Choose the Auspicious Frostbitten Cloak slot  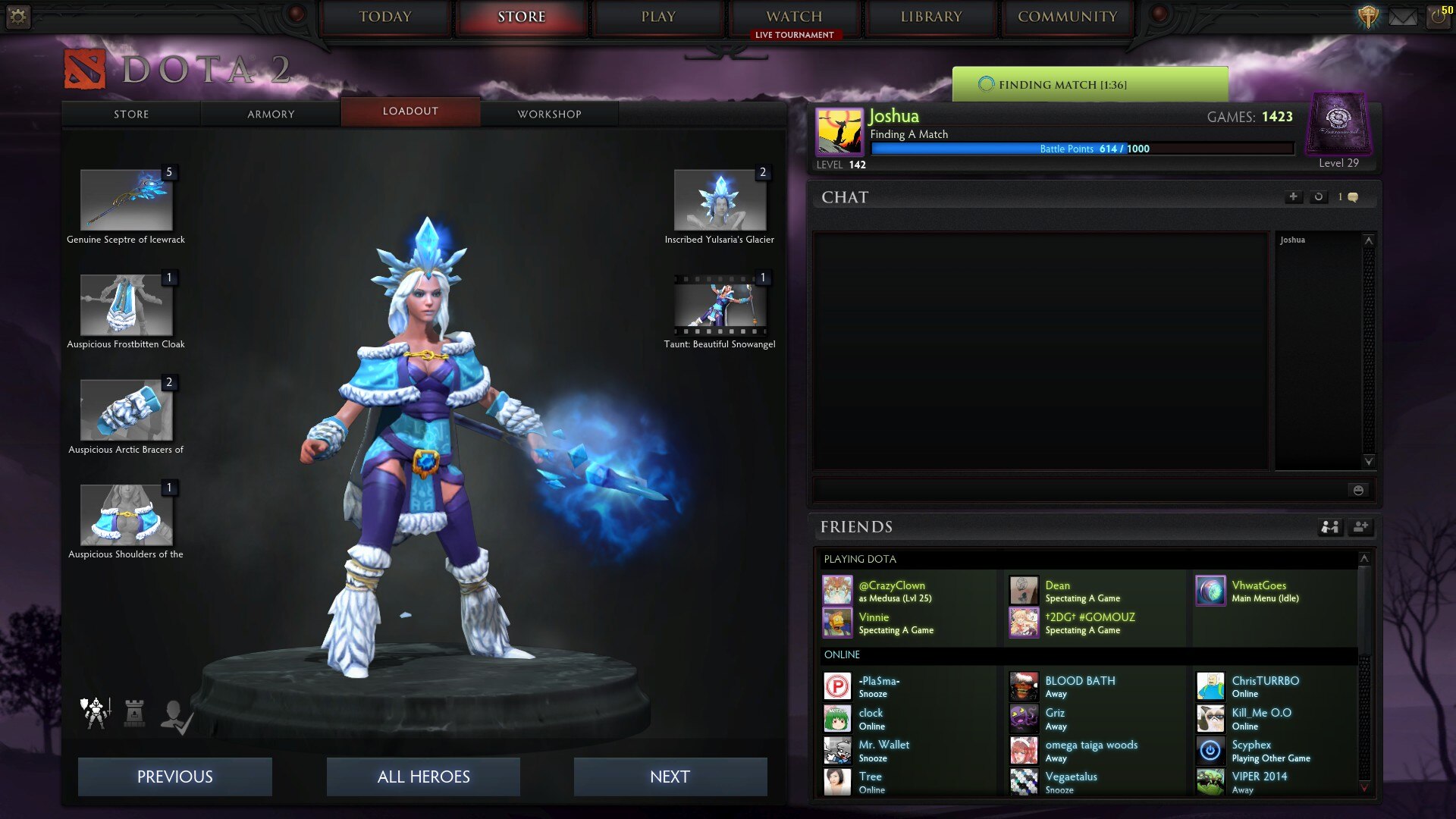pos(127,305)
